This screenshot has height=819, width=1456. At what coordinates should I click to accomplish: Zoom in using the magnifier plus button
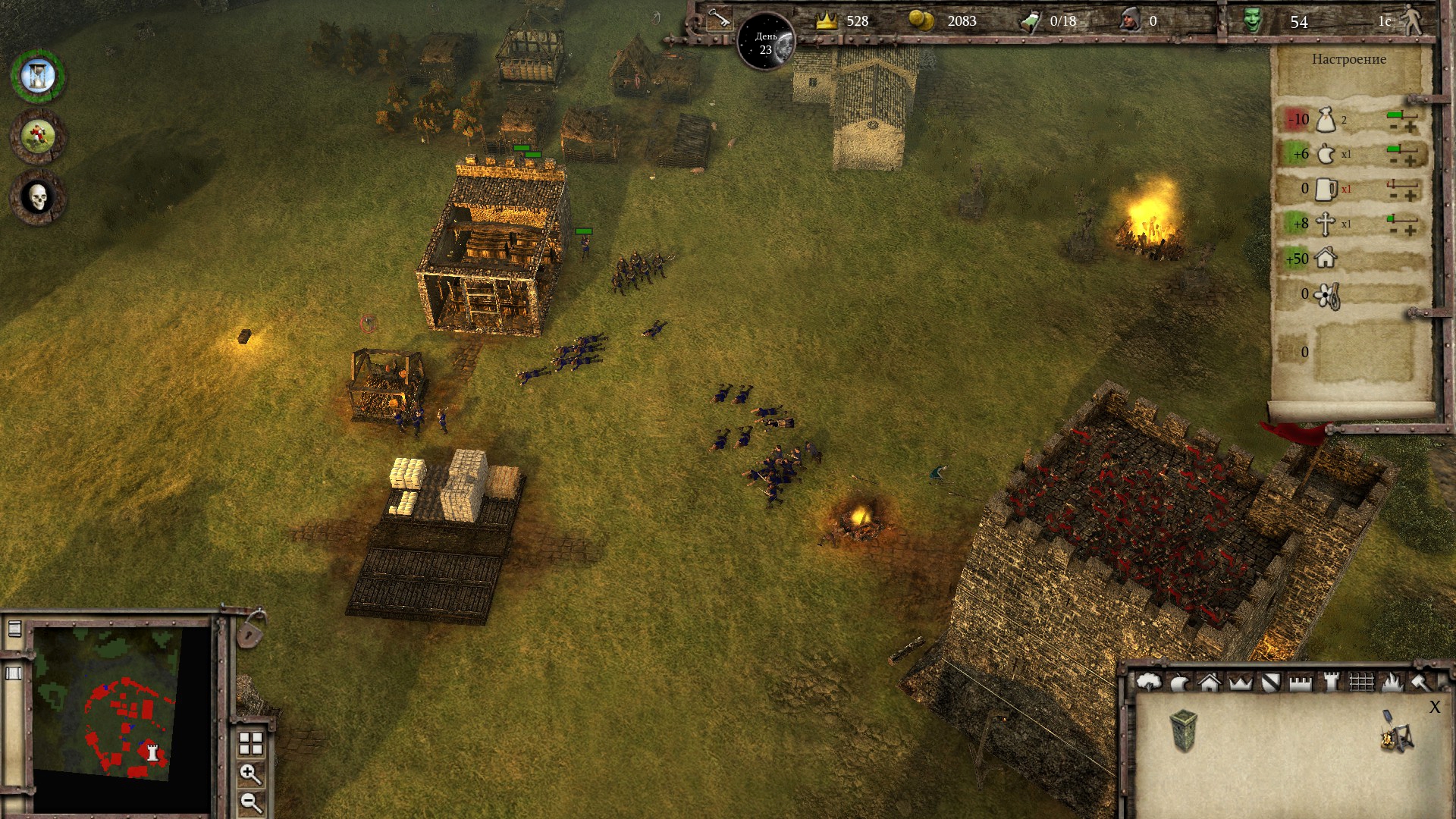point(250,774)
